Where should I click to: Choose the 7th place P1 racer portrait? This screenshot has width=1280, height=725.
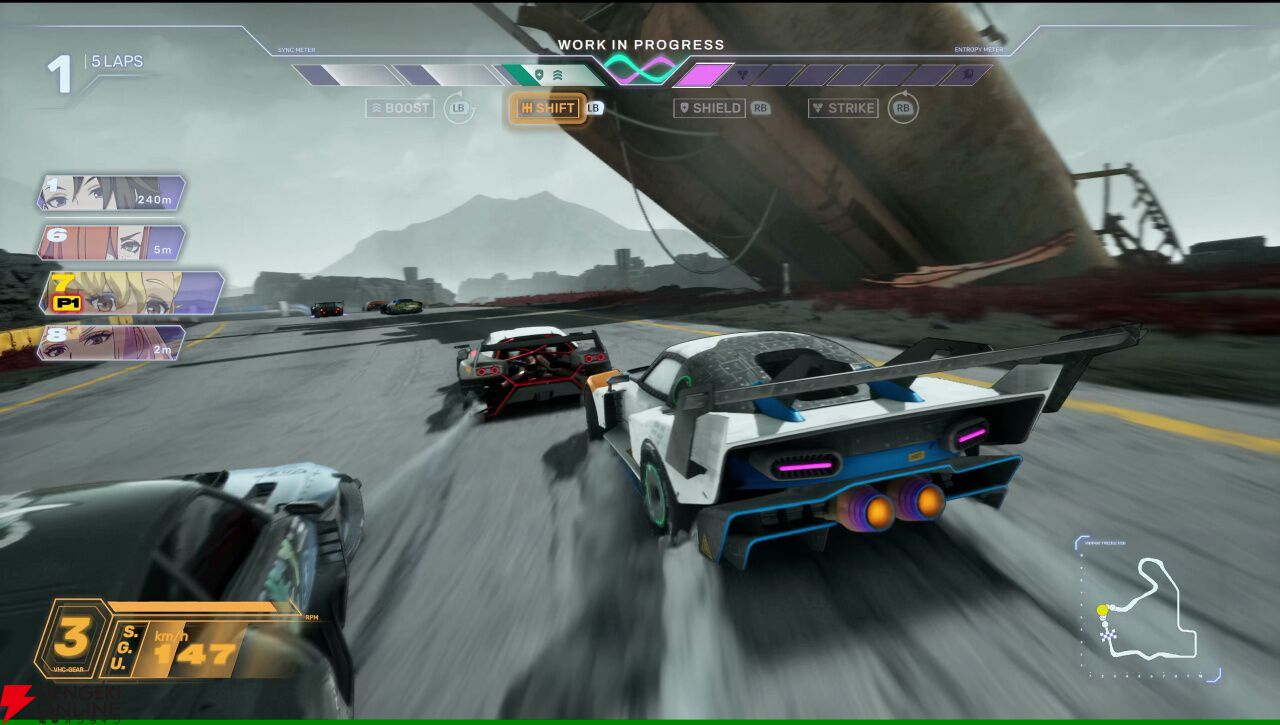(x=130, y=292)
